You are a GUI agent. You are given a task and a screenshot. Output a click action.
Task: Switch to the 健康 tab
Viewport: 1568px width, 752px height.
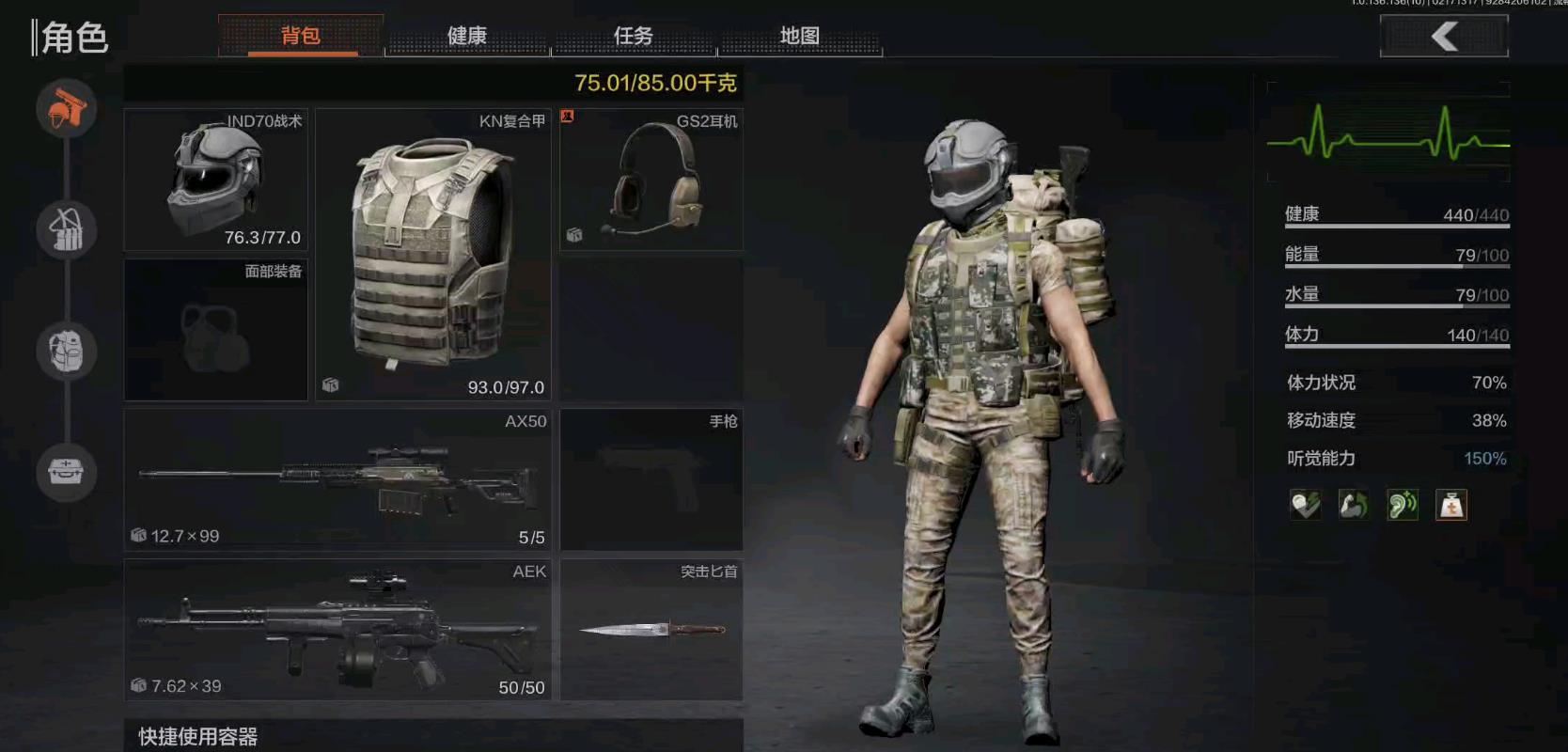pyautogui.click(x=467, y=35)
